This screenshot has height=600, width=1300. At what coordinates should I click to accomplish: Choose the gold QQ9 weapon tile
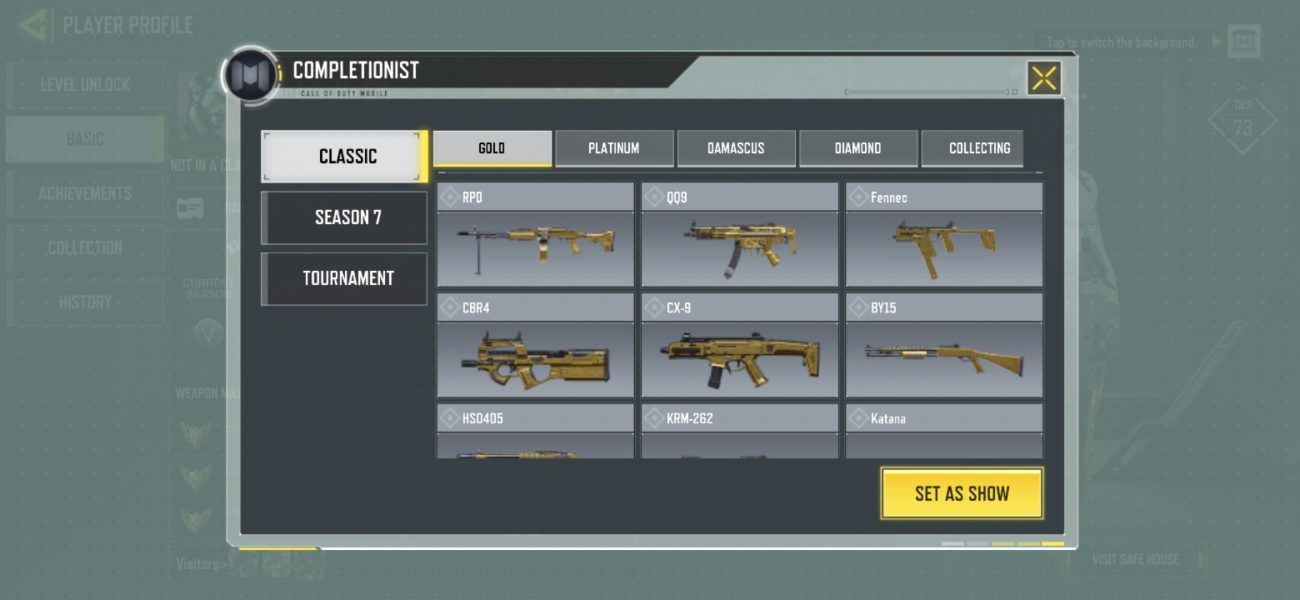coord(740,240)
